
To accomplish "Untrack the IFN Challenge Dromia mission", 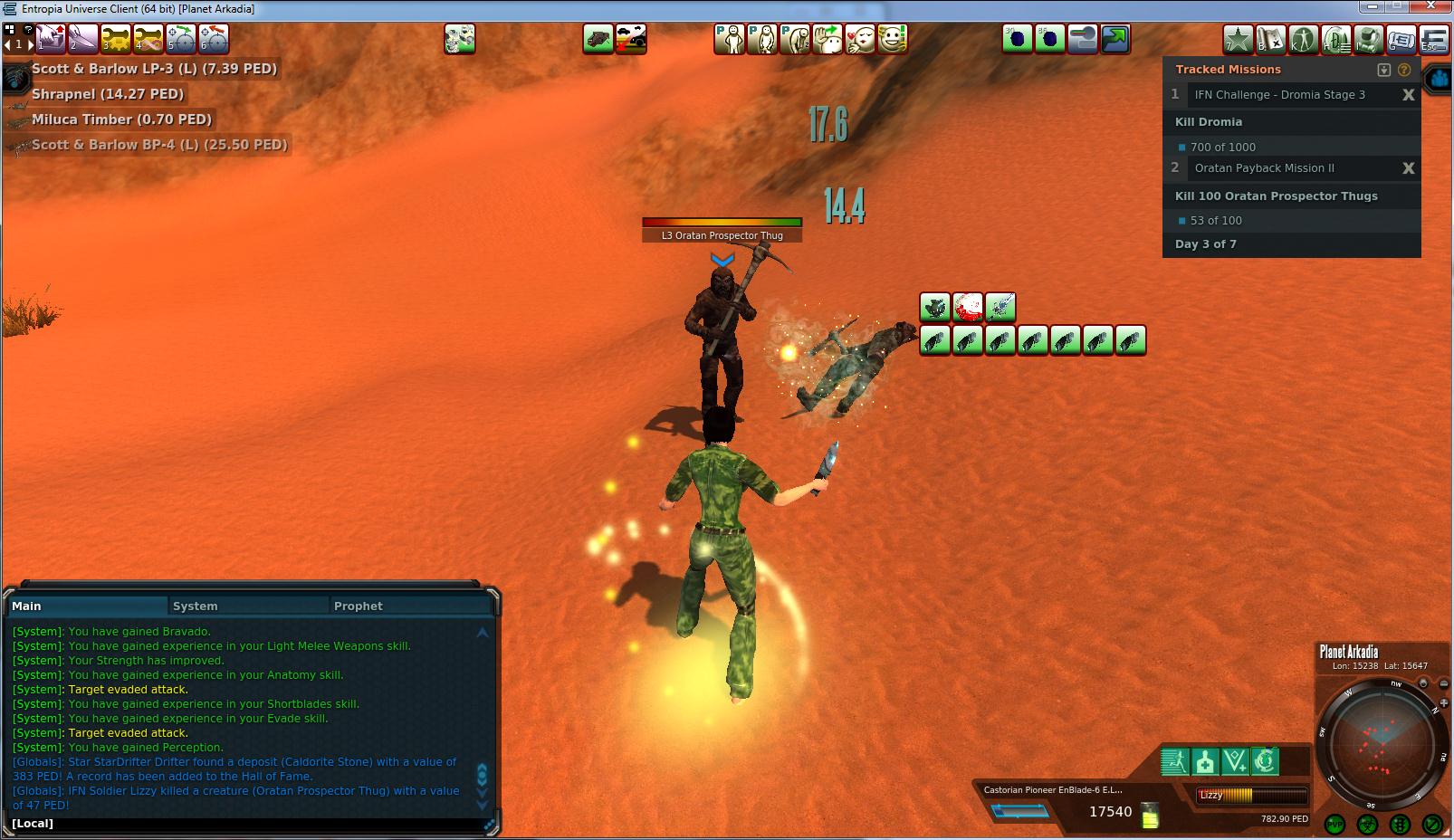I will click(1408, 95).
